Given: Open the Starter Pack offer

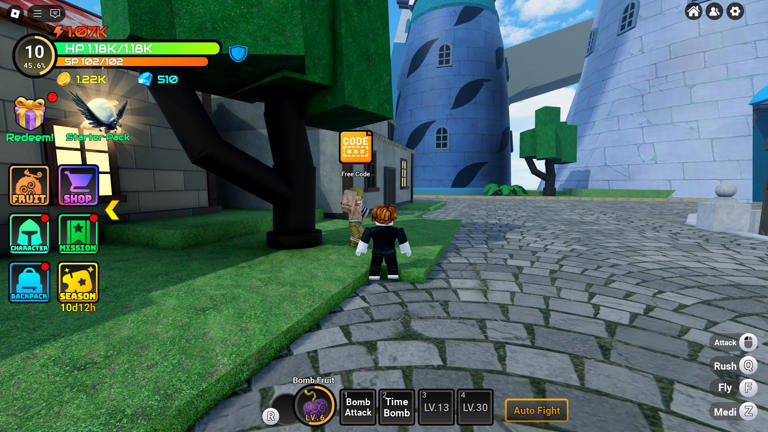Looking at the screenshot, I should pos(99,117).
